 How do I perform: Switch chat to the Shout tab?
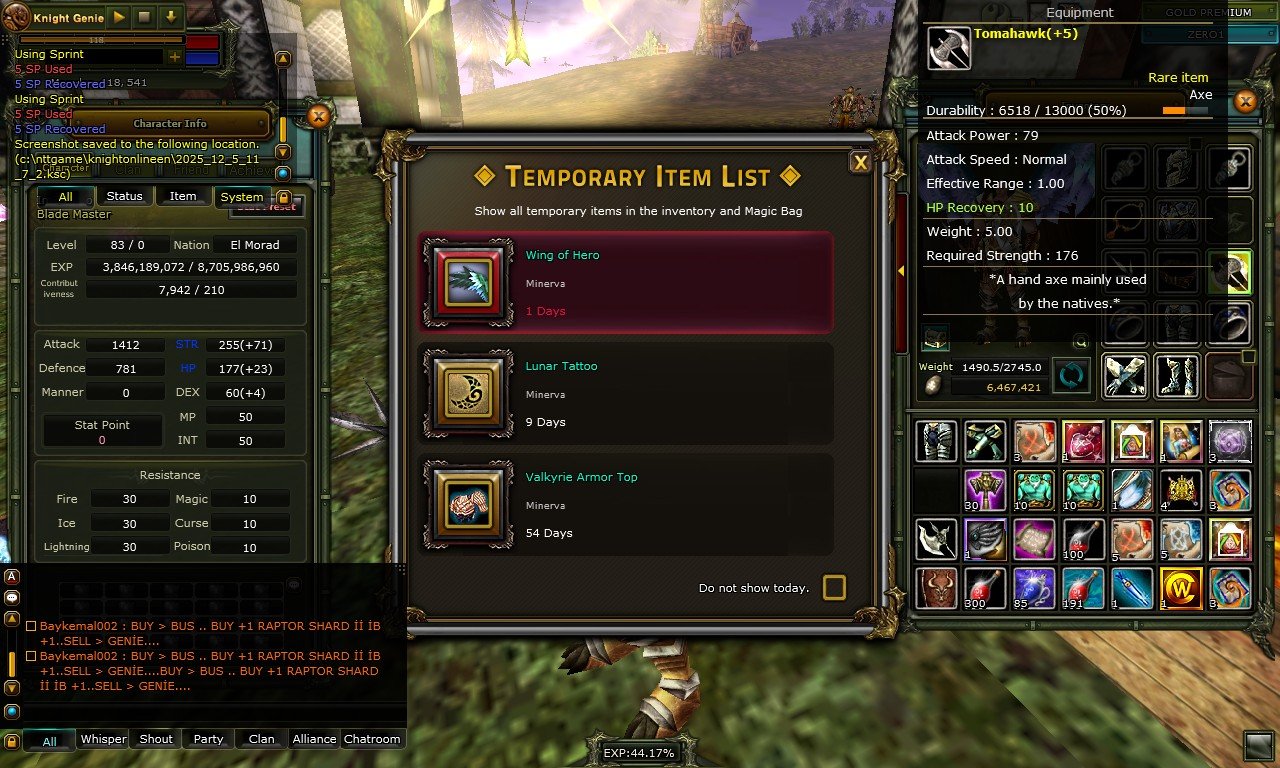tap(156, 739)
